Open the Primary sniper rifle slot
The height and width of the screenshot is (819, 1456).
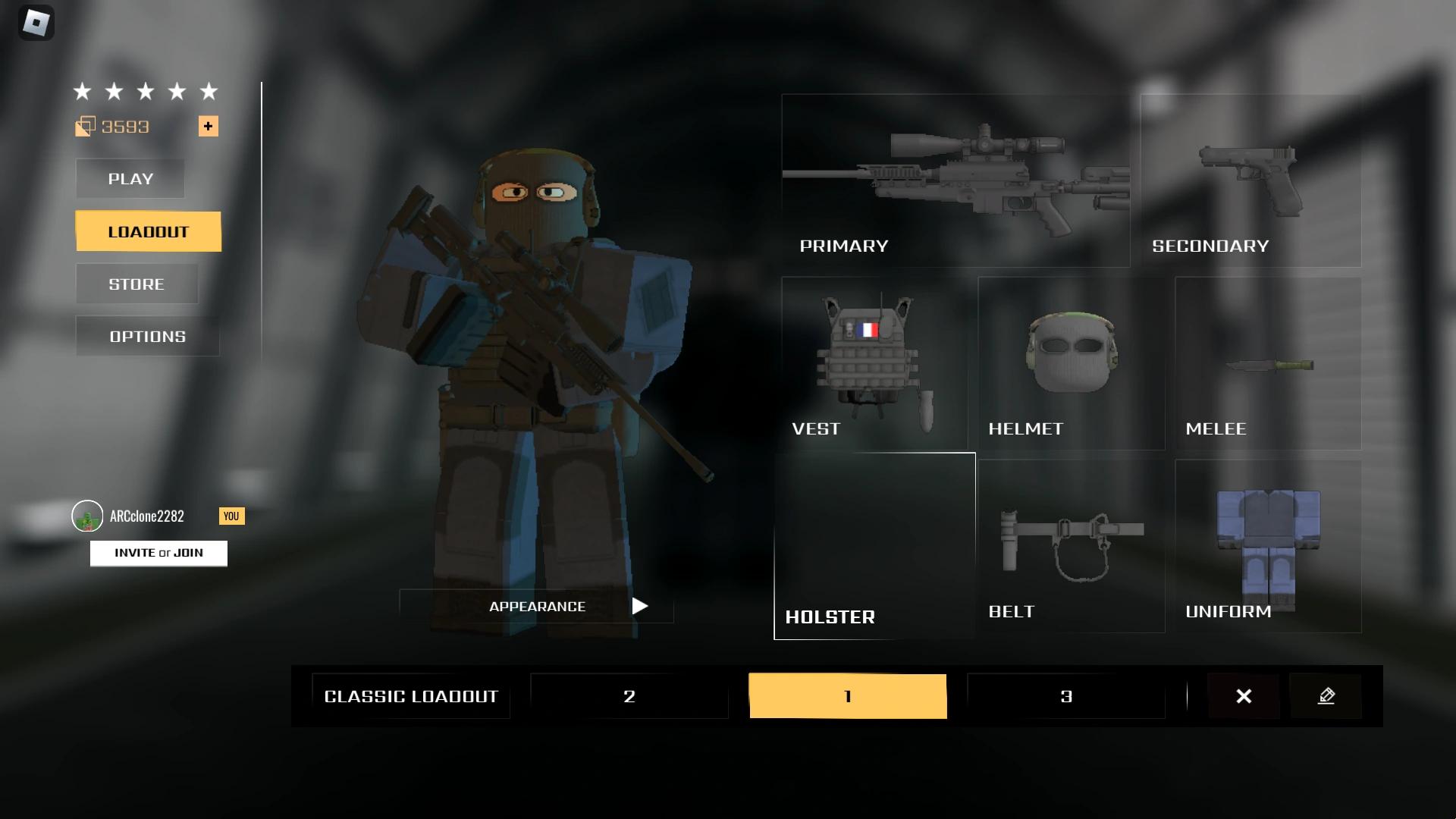point(954,182)
